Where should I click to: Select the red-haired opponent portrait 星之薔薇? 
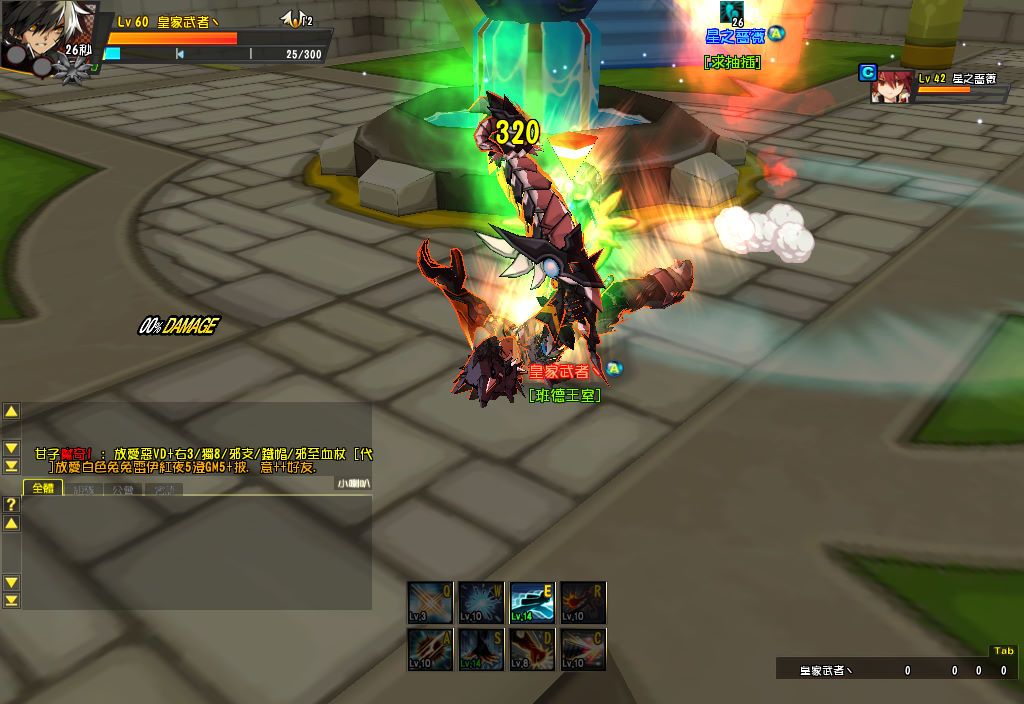point(891,88)
